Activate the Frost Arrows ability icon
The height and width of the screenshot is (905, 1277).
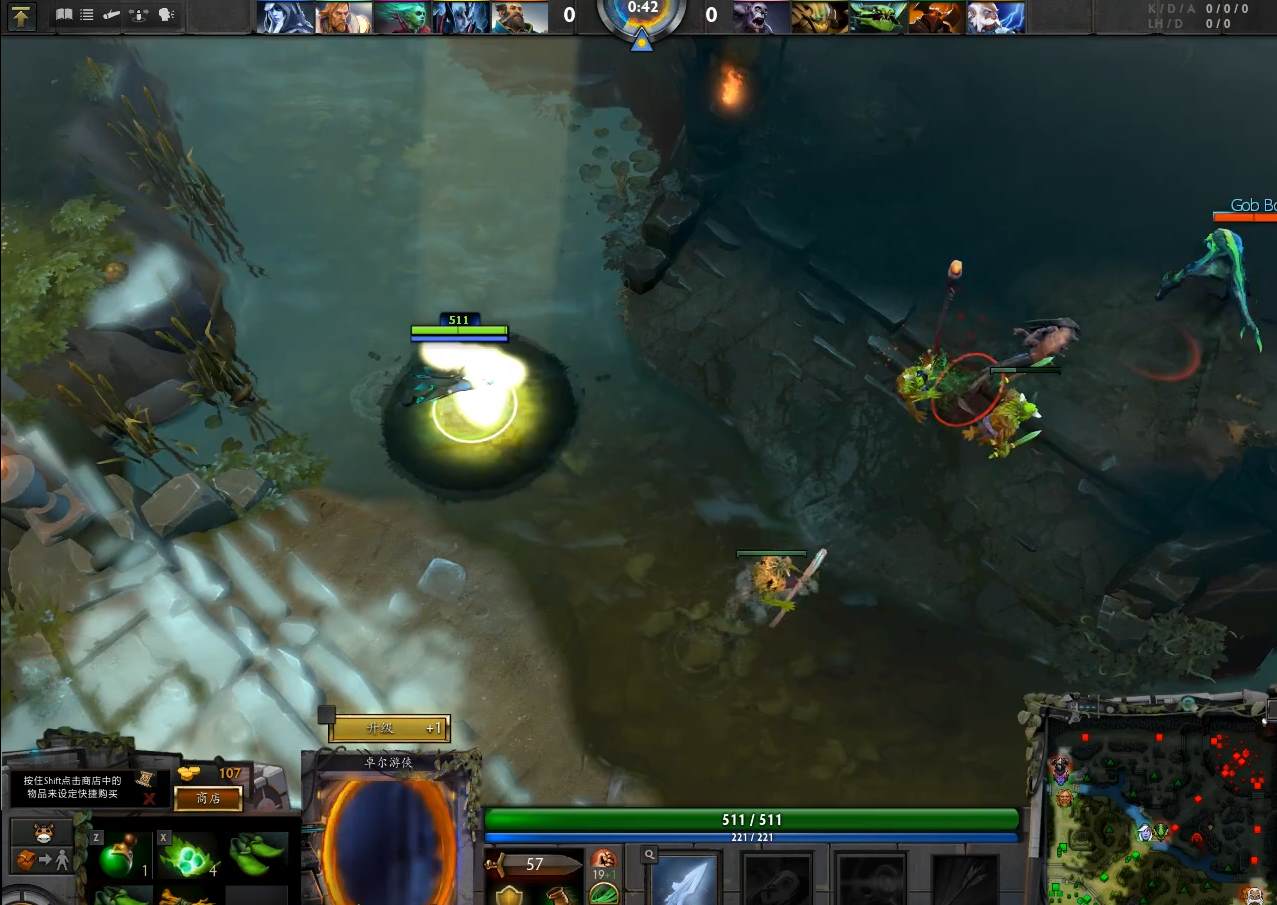pos(686,880)
